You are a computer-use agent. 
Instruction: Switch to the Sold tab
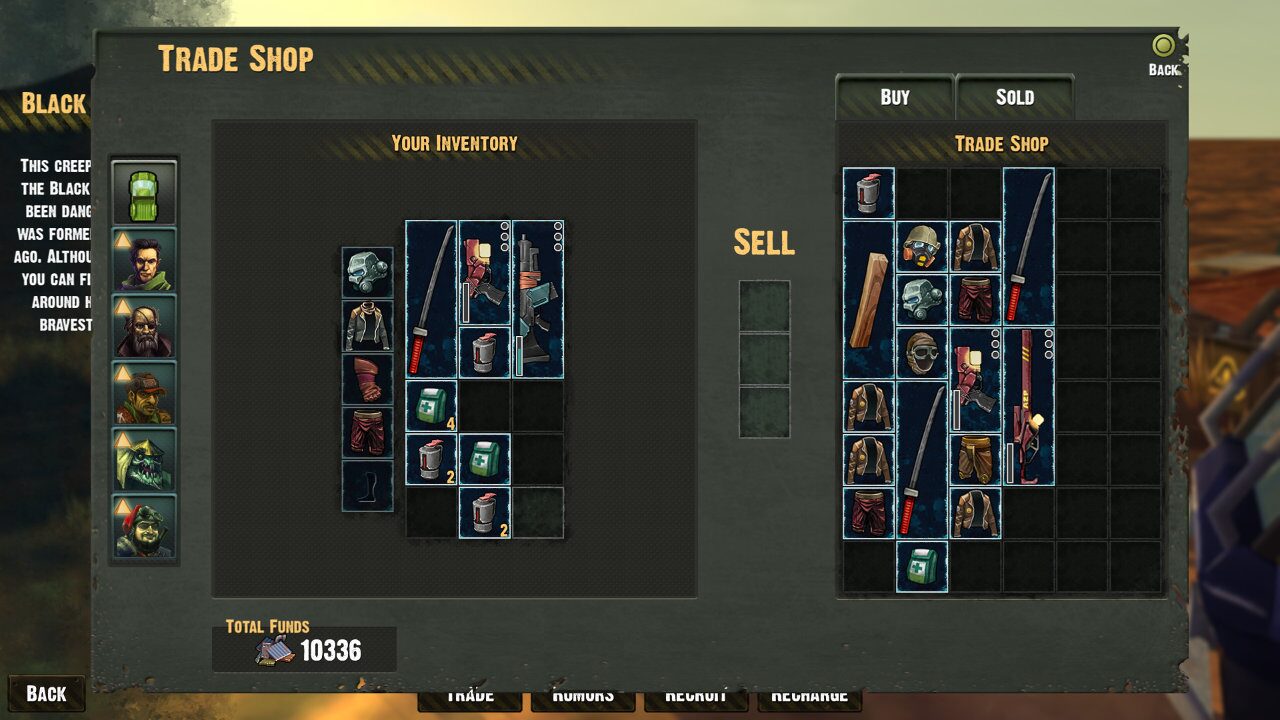click(x=1015, y=97)
